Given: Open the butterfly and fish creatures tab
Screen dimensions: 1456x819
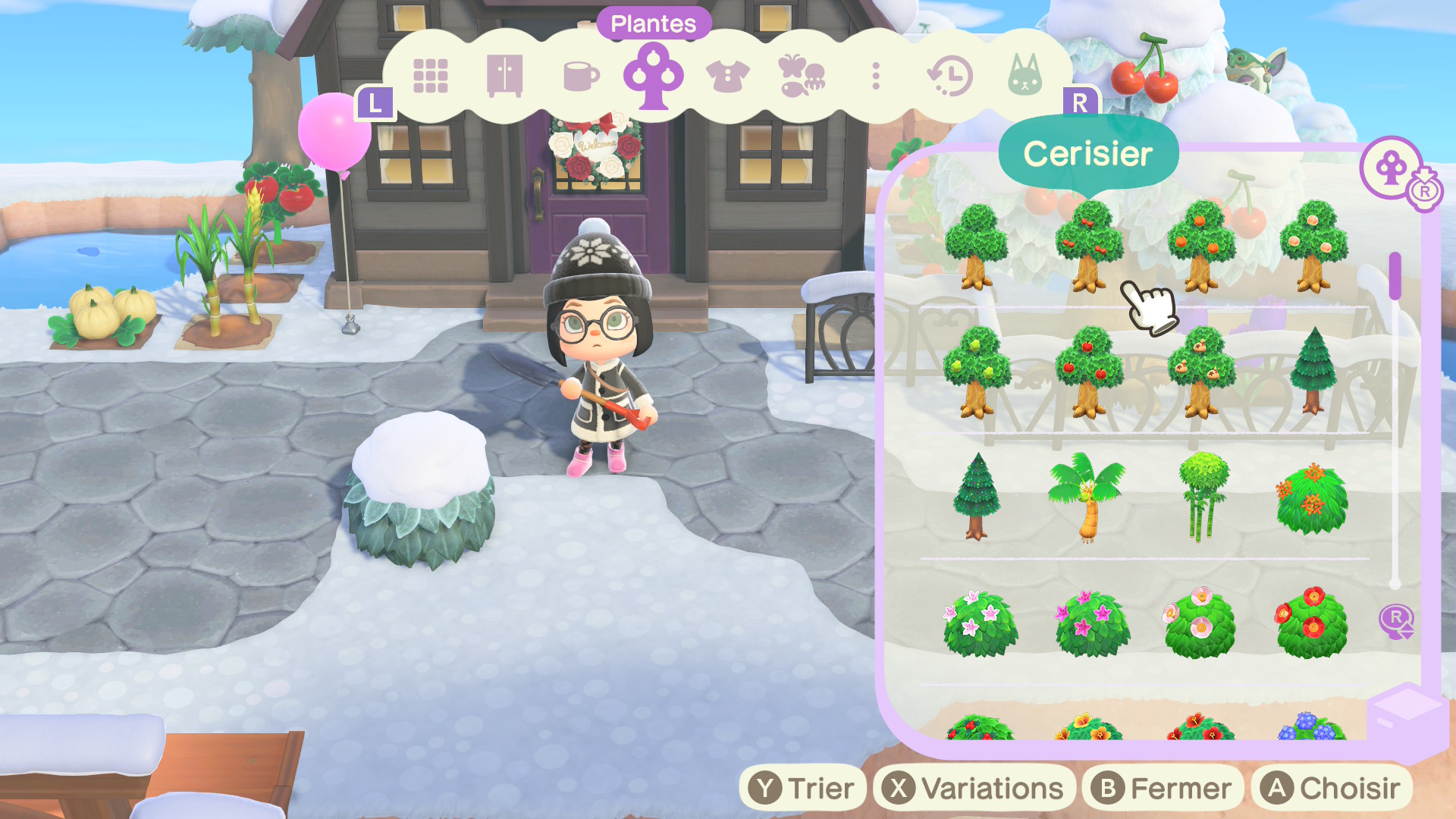Looking at the screenshot, I should click(802, 76).
